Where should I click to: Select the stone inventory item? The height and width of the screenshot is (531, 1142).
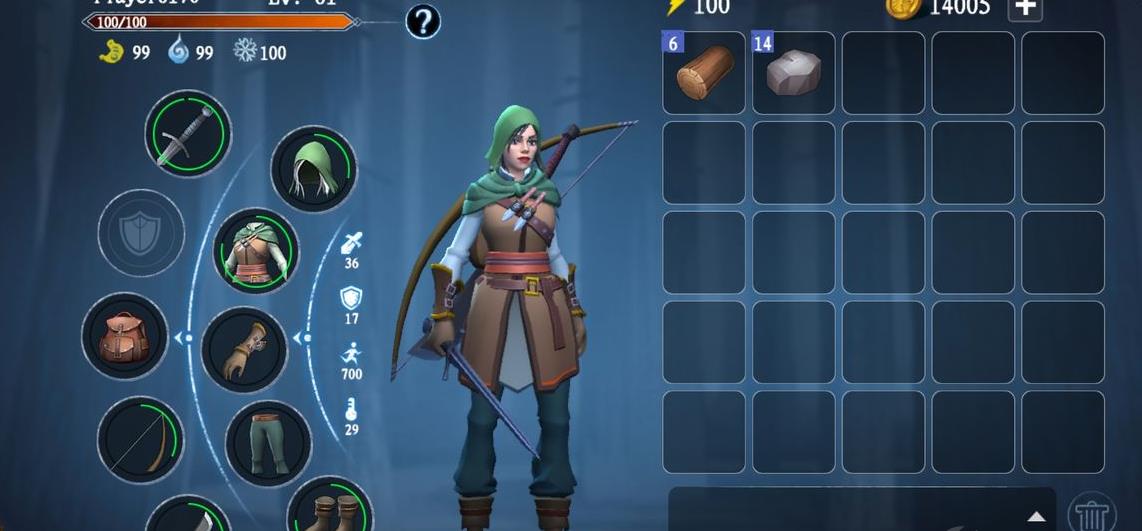[794, 73]
